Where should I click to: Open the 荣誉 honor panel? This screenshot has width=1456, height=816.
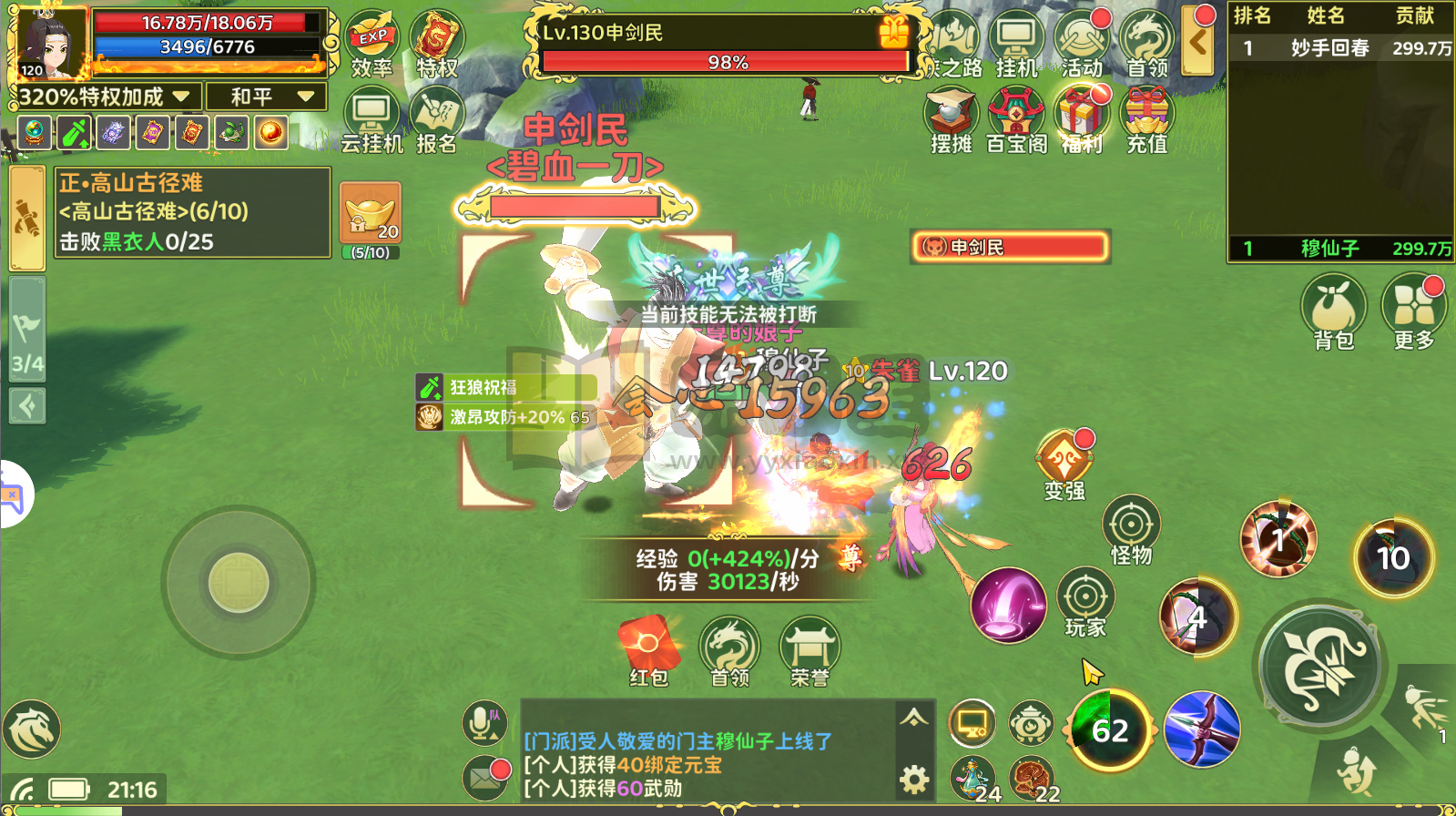click(x=809, y=647)
